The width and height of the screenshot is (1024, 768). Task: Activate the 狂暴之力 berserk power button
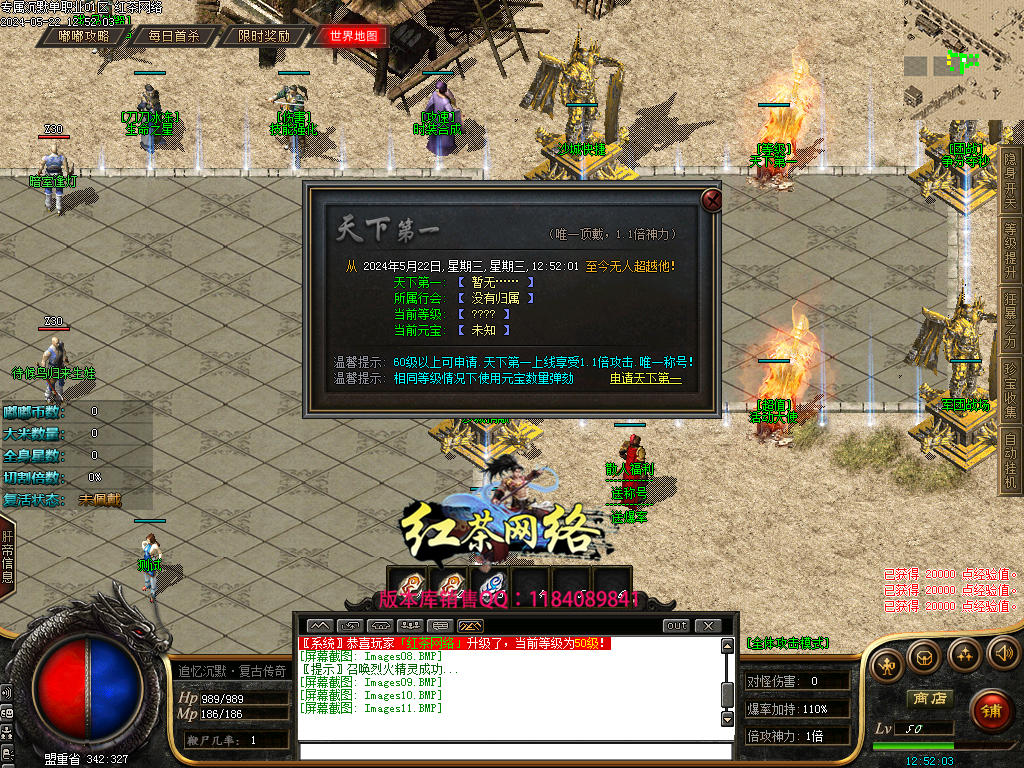coord(1011,319)
